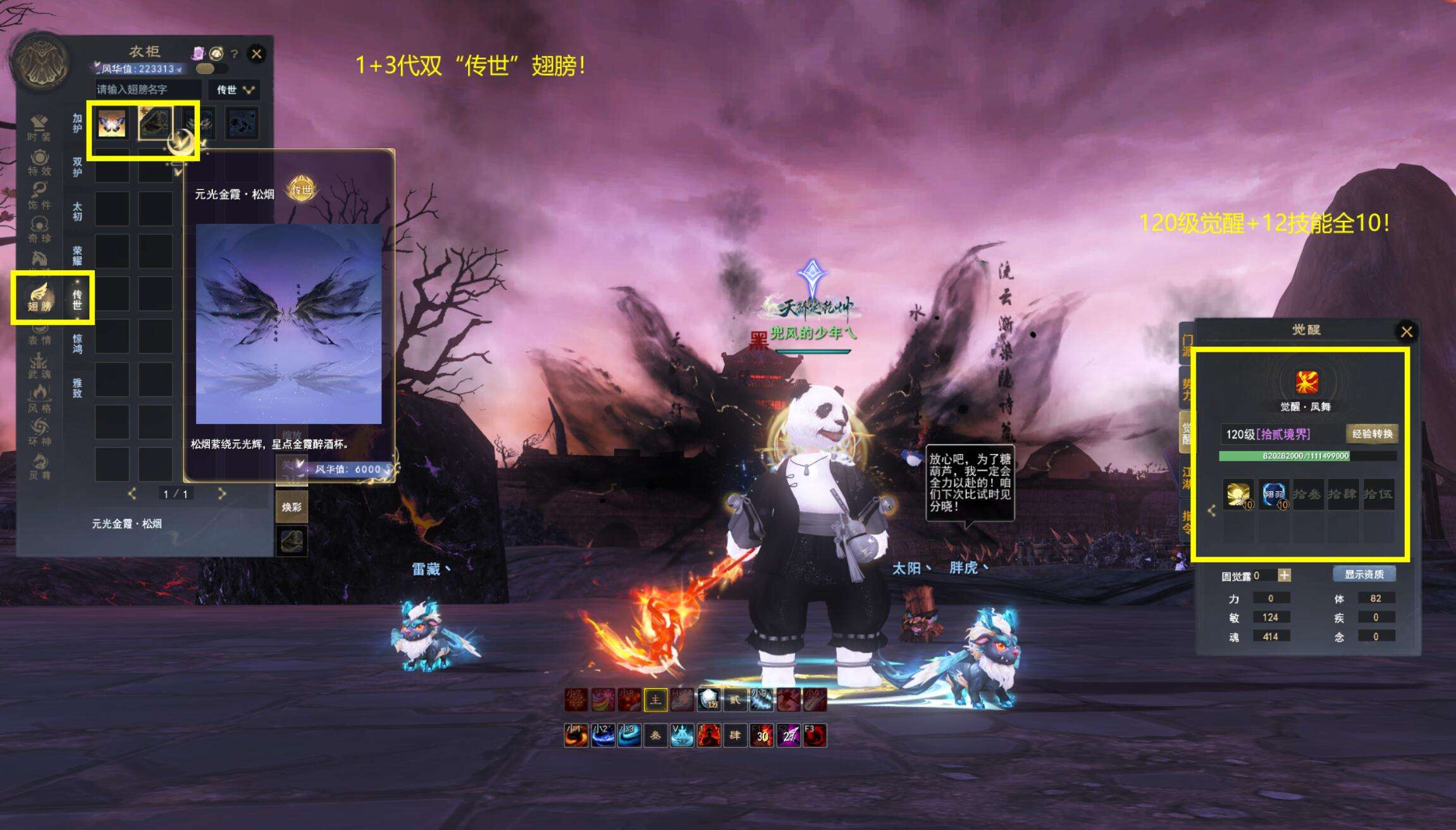Activate the F3 red vortex skill

point(815,736)
